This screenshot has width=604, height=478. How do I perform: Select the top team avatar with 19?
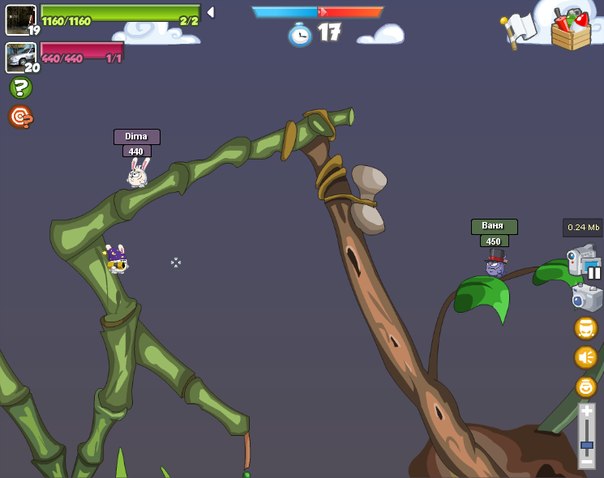(x=20, y=19)
